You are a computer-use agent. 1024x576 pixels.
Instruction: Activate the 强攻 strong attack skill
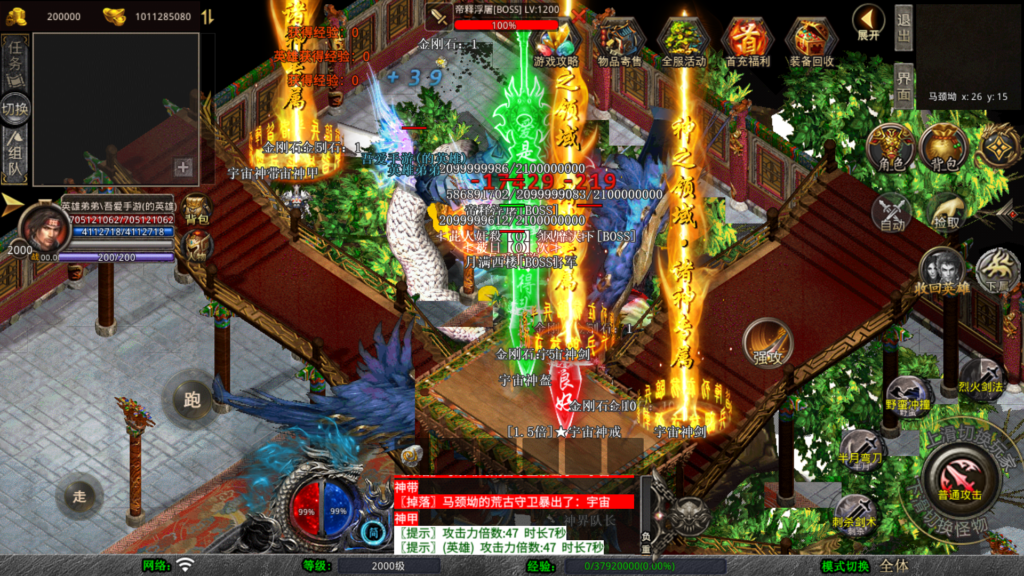pyautogui.click(x=767, y=343)
